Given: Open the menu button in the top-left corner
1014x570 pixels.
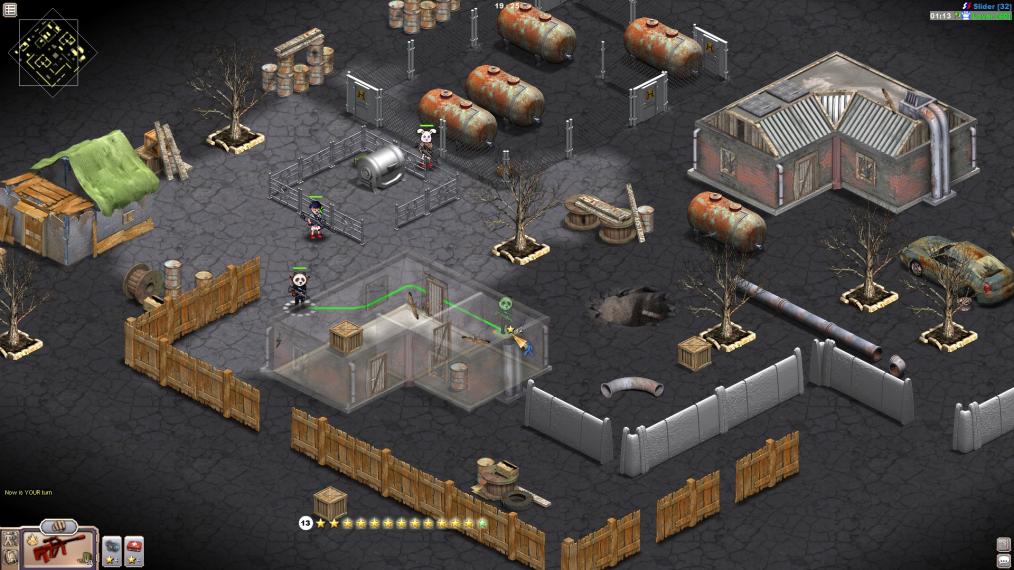Looking at the screenshot, I should (x=10, y=9).
